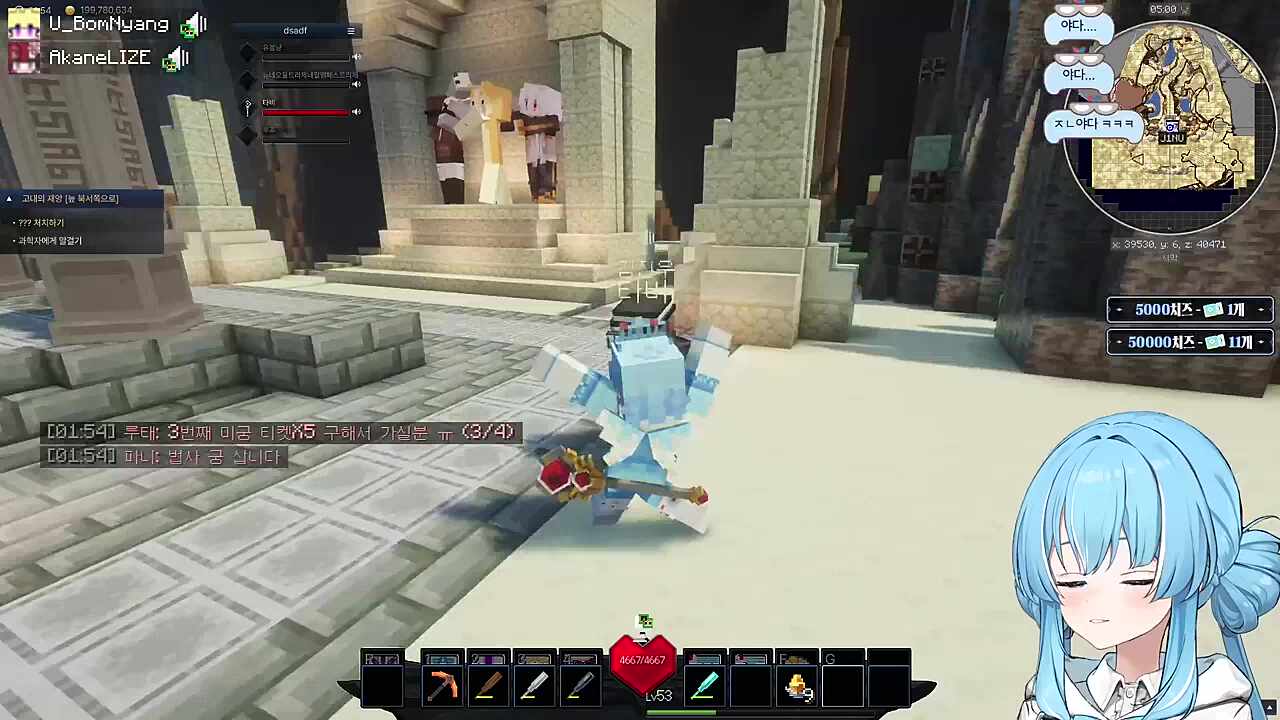The height and width of the screenshot is (720, 1280).
Task: Select the dark gray sword slot
Action: [x=580, y=686]
